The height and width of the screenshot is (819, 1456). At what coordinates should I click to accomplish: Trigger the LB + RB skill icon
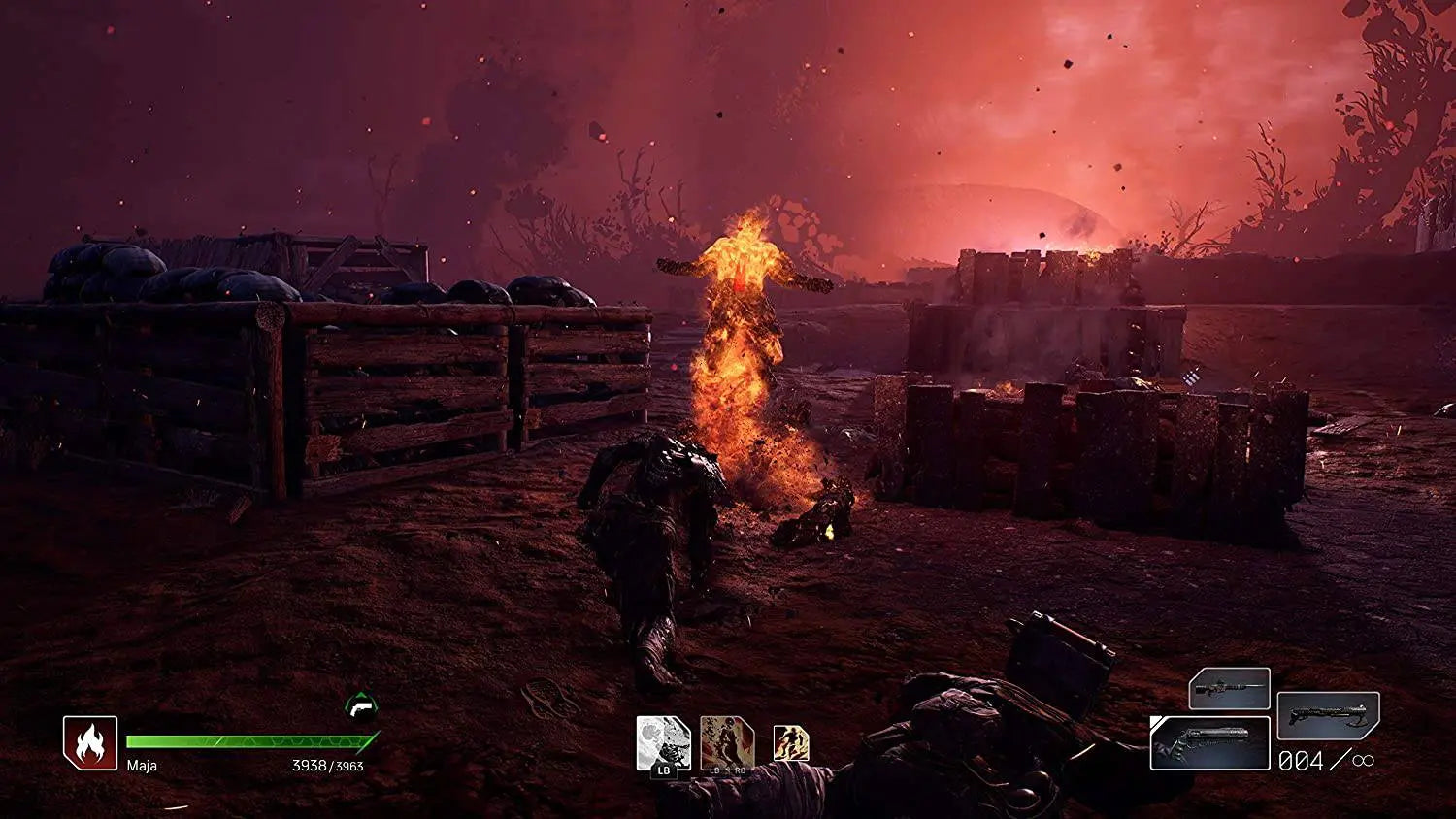point(727,740)
